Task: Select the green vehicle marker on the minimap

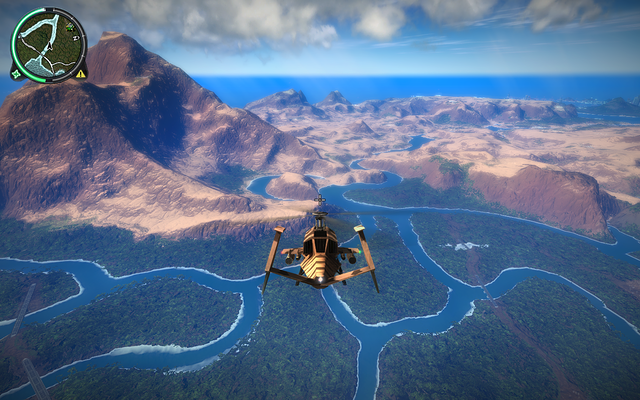Action: pos(70,27)
